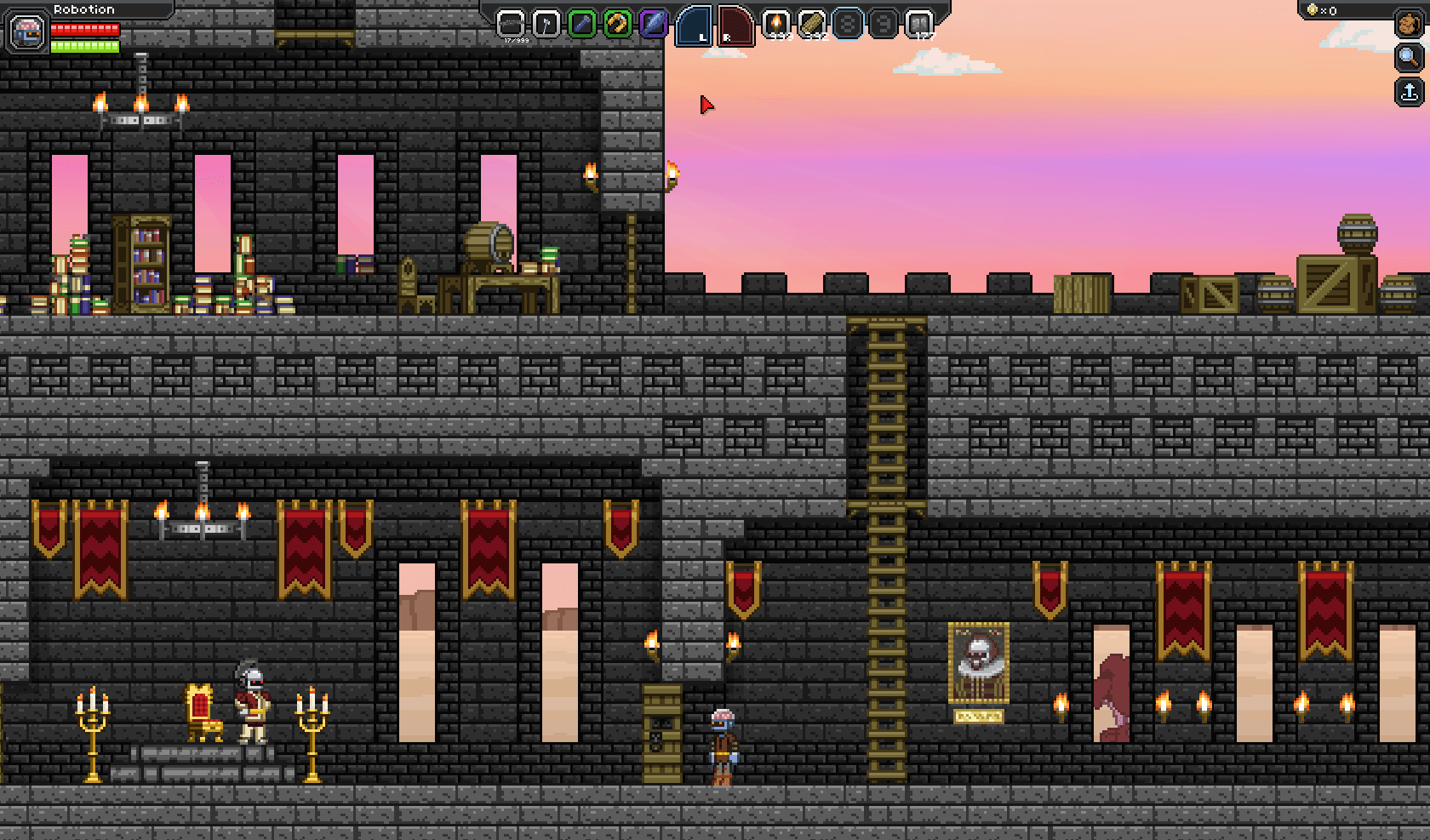Click the Robotion name label
This screenshot has width=1430, height=840.
point(83,9)
